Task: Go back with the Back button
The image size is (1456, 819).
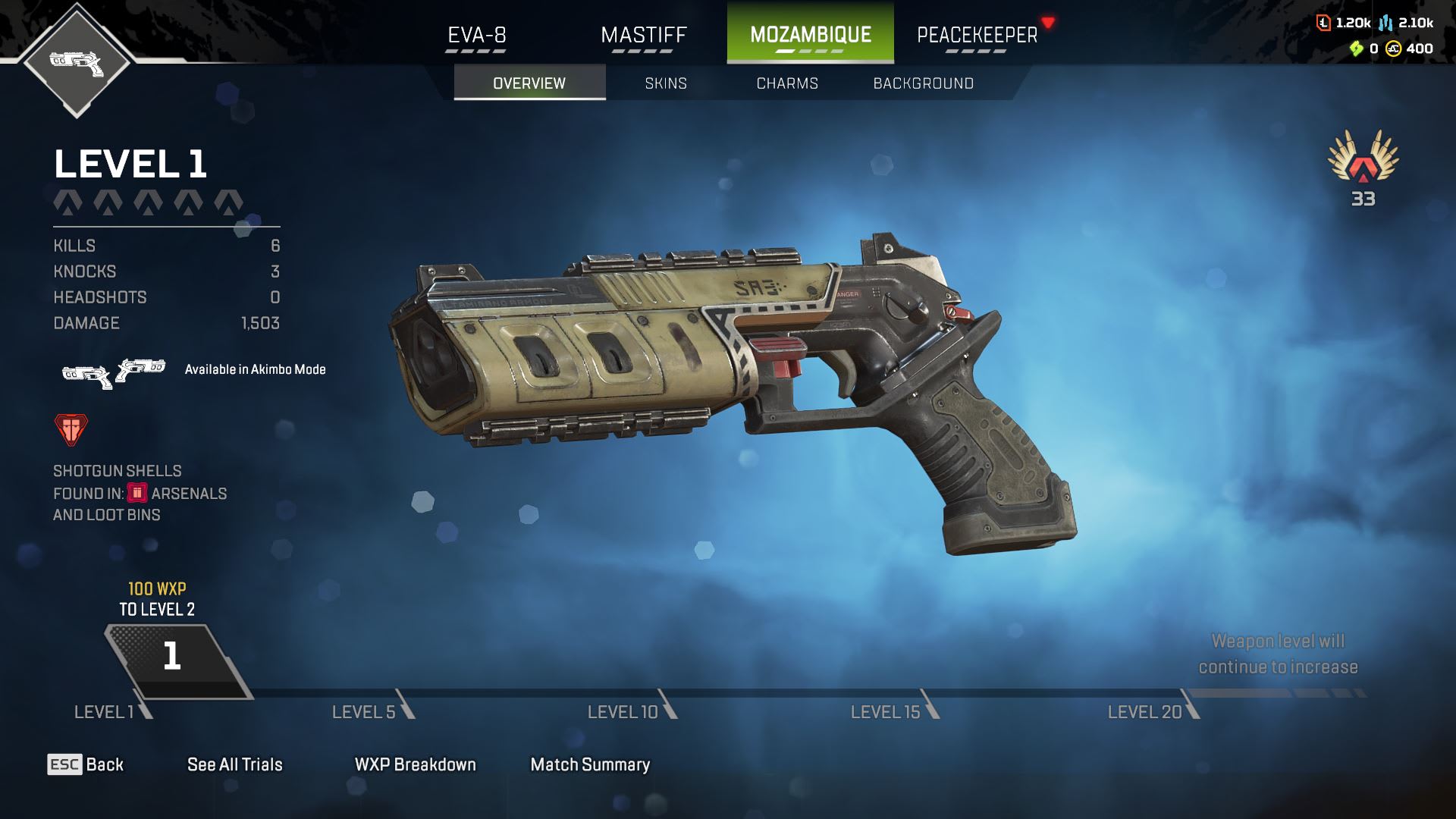Action: [86, 764]
